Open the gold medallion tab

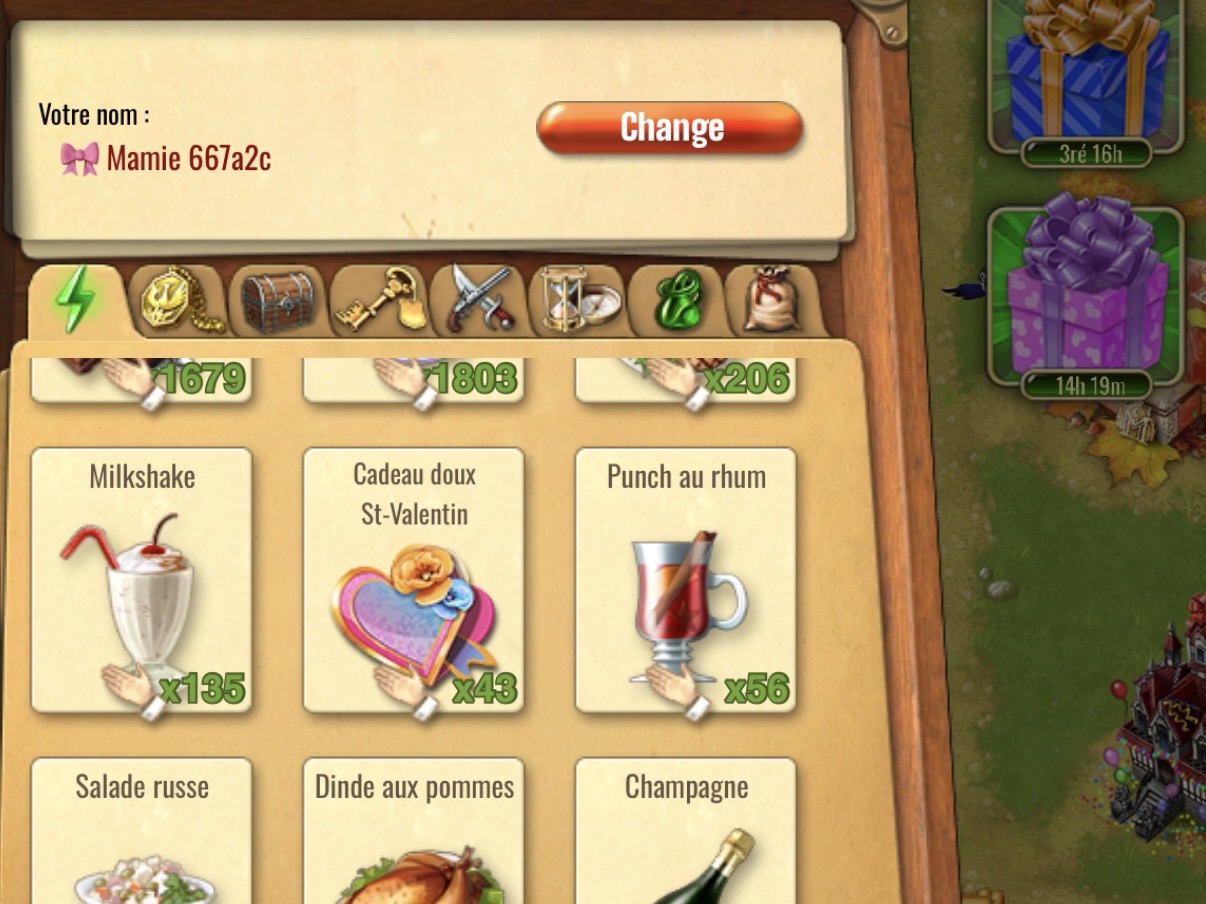pyautogui.click(x=178, y=300)
